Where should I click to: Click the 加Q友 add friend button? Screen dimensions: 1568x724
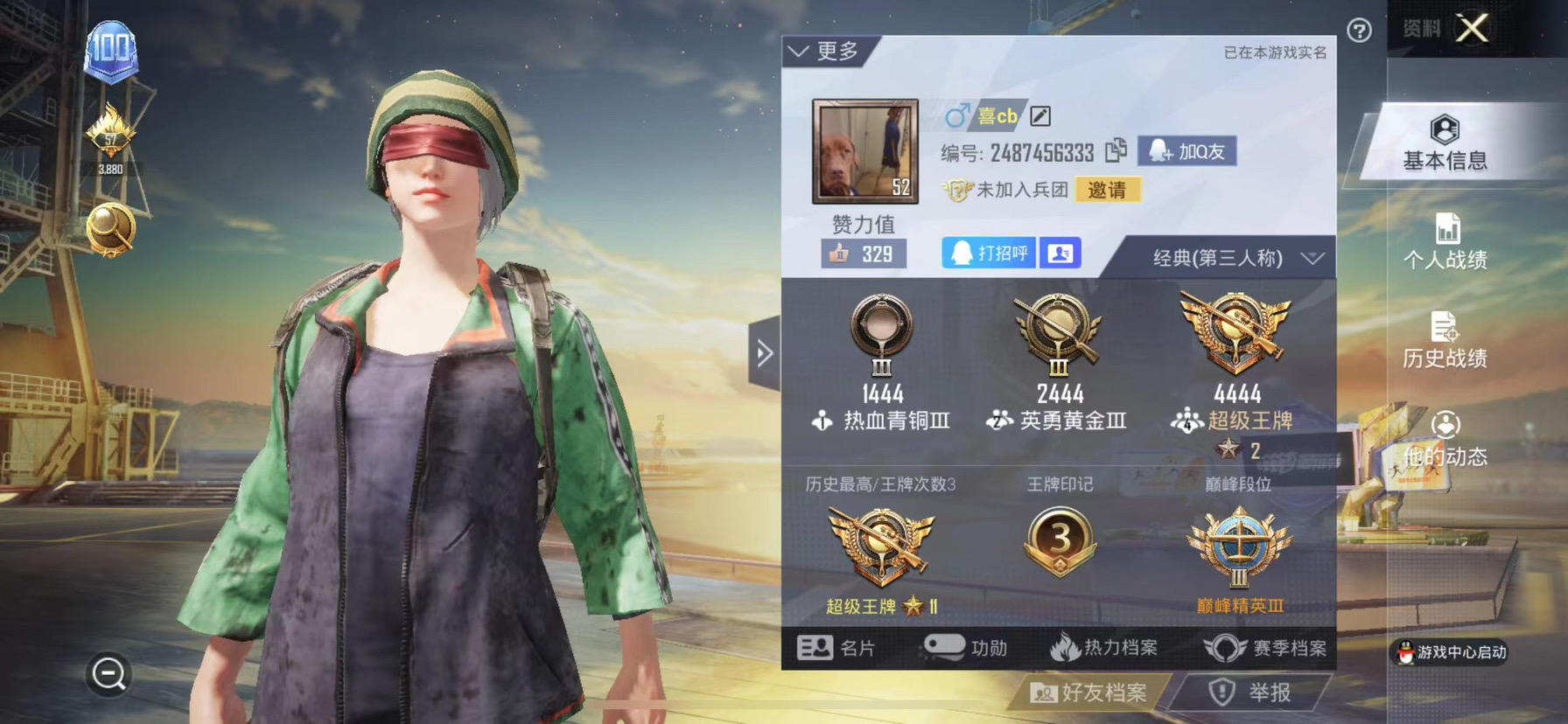(x=1187, y=150)
